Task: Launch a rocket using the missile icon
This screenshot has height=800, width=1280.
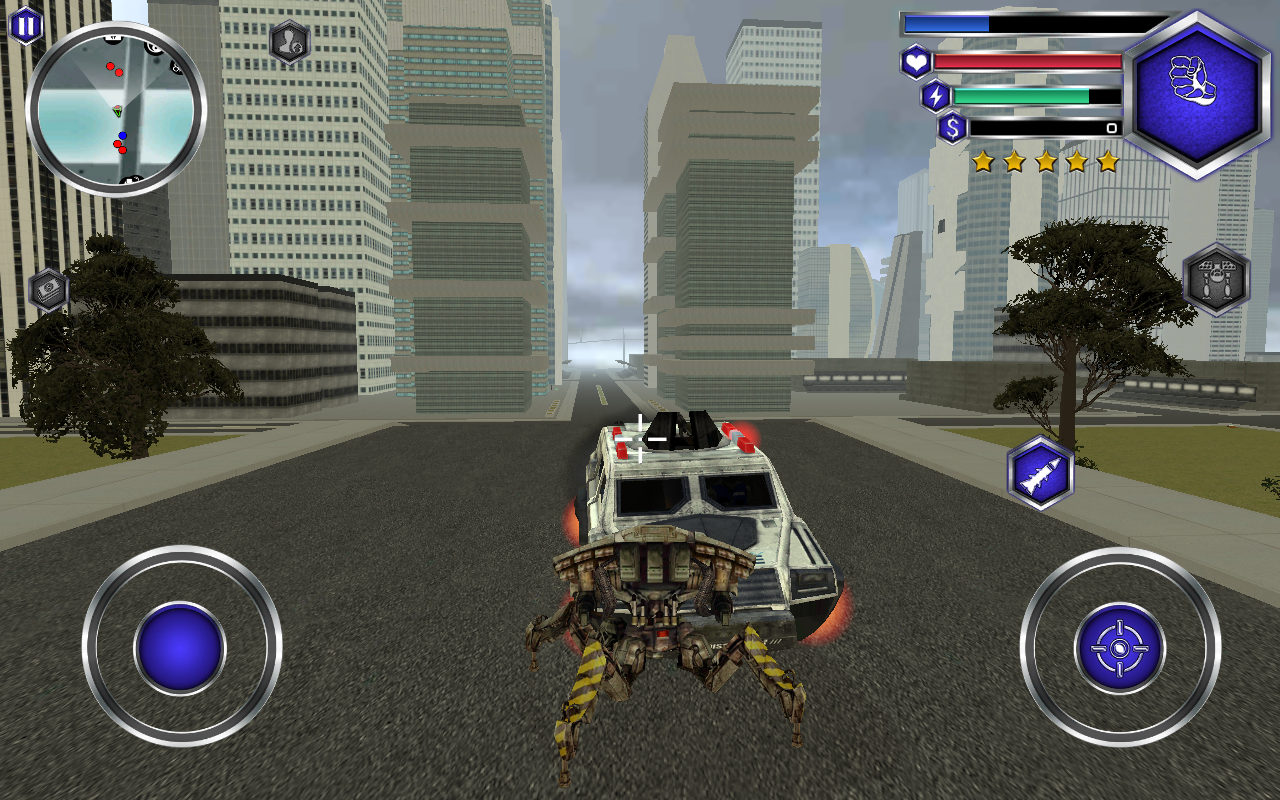Action: click(1038, 471)
